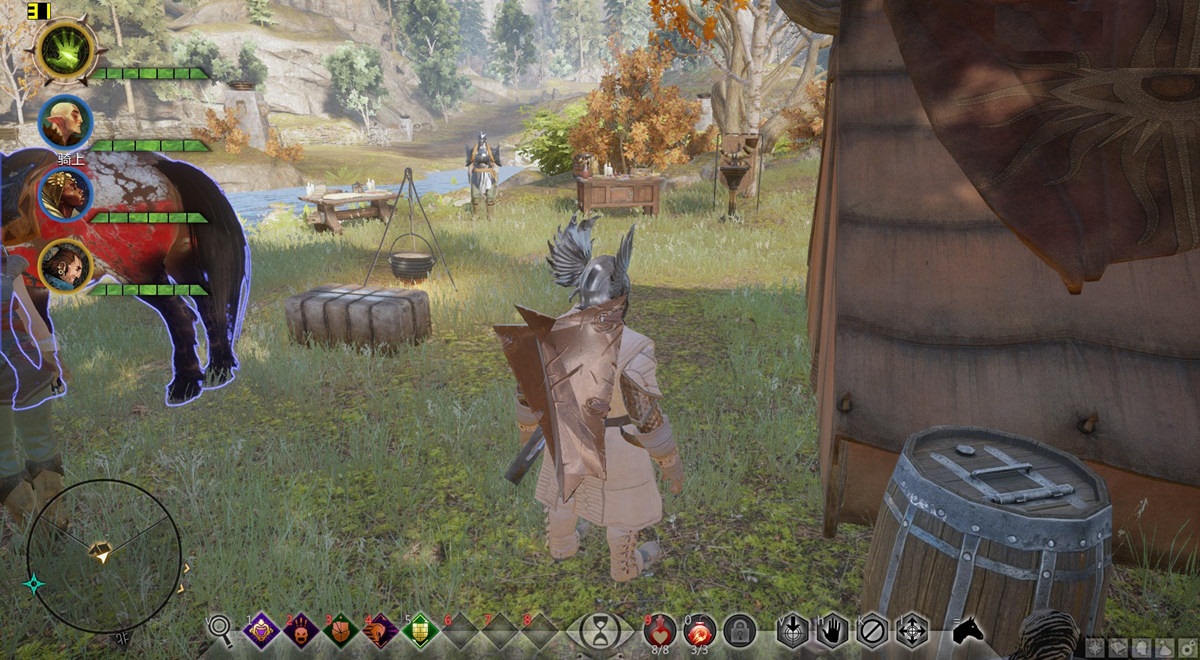This screenshot has width=1200, height=660.
Task: Select the crosshair four-arrow command icon
Action: pos(912,631)
